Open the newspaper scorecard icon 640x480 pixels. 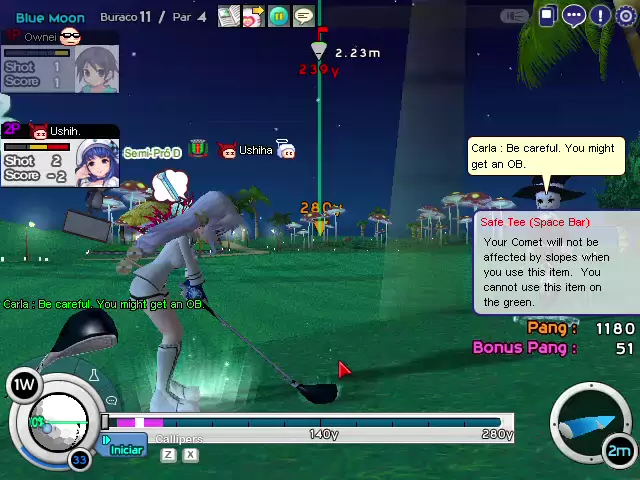pos(229,16)
